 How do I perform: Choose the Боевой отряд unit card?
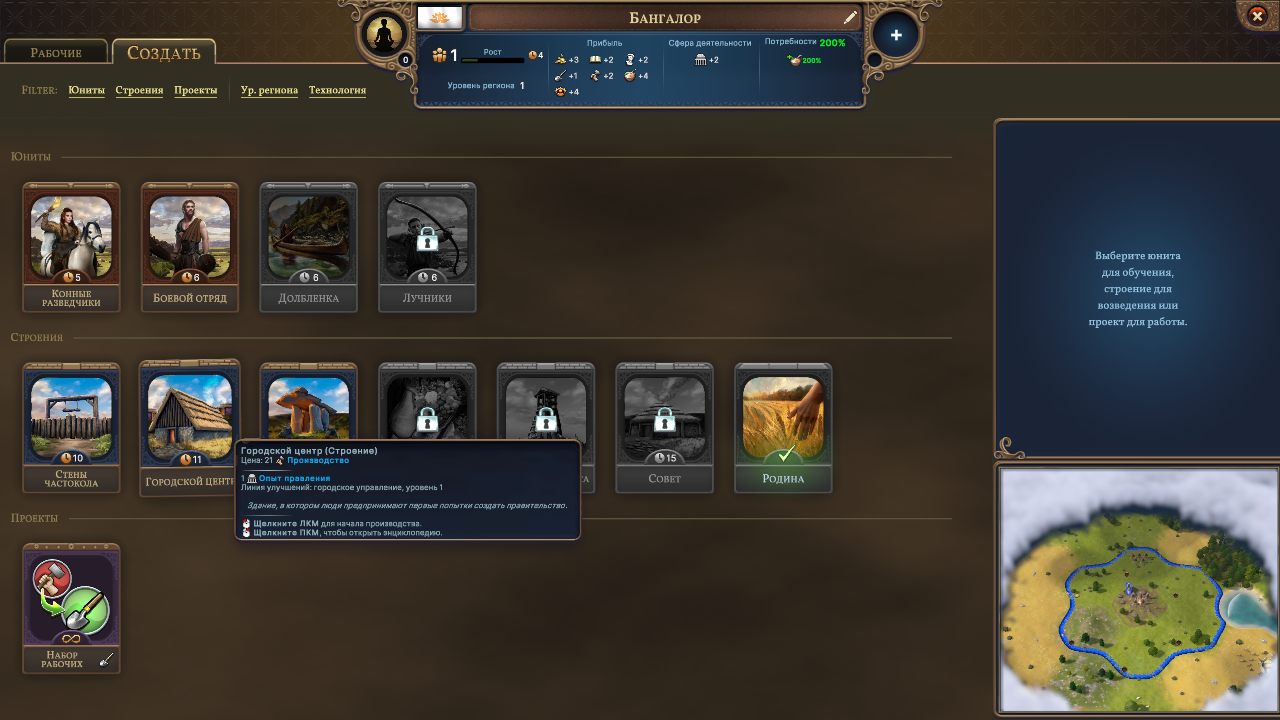pyautogui.click(x=190, y=246)
